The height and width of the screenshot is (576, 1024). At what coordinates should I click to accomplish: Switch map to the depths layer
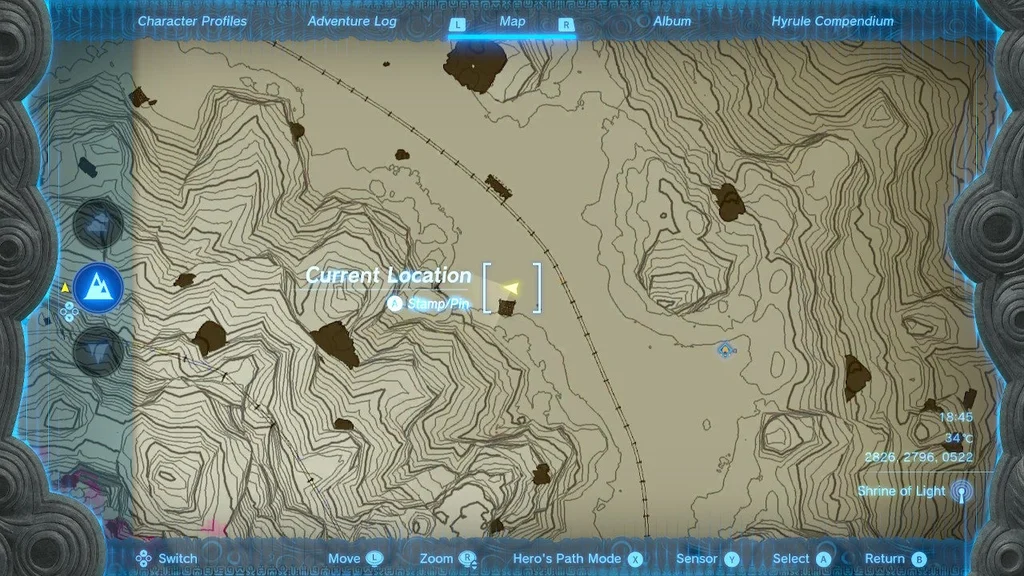pos(98,352)
